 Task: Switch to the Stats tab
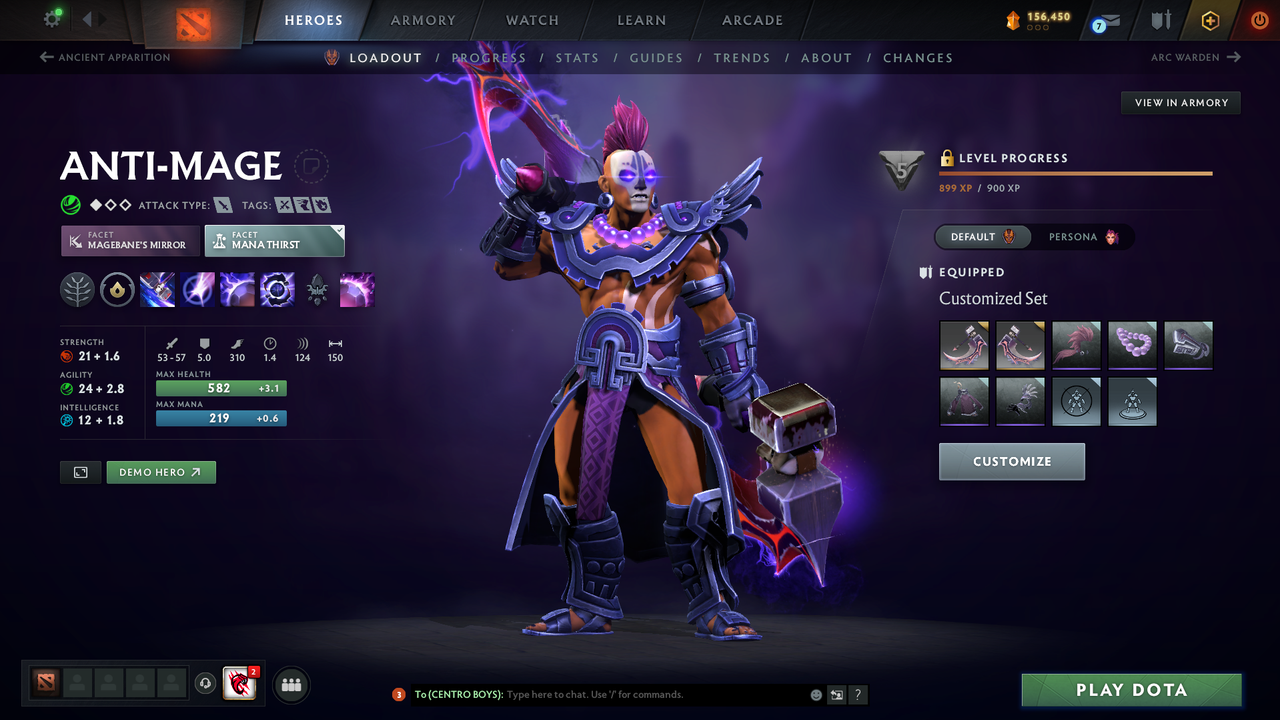pos(577,57)
